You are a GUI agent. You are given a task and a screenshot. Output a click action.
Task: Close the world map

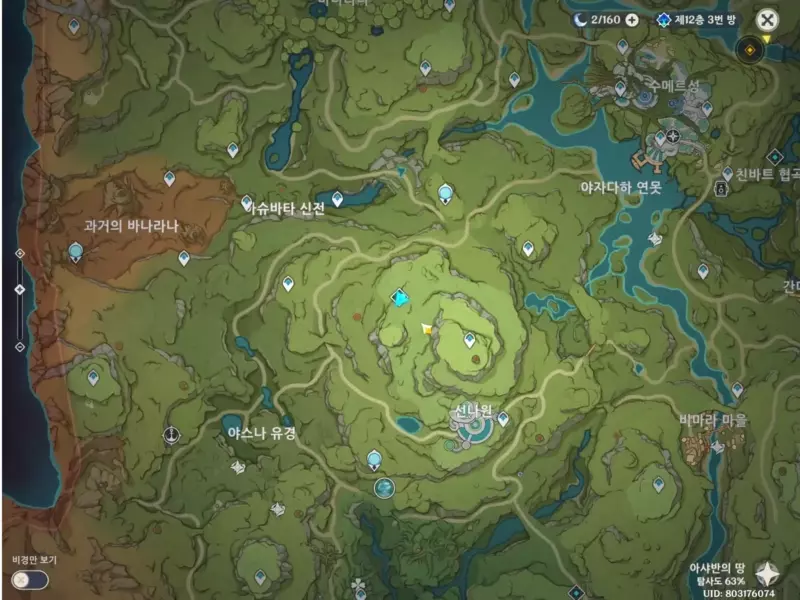[766, 19]
